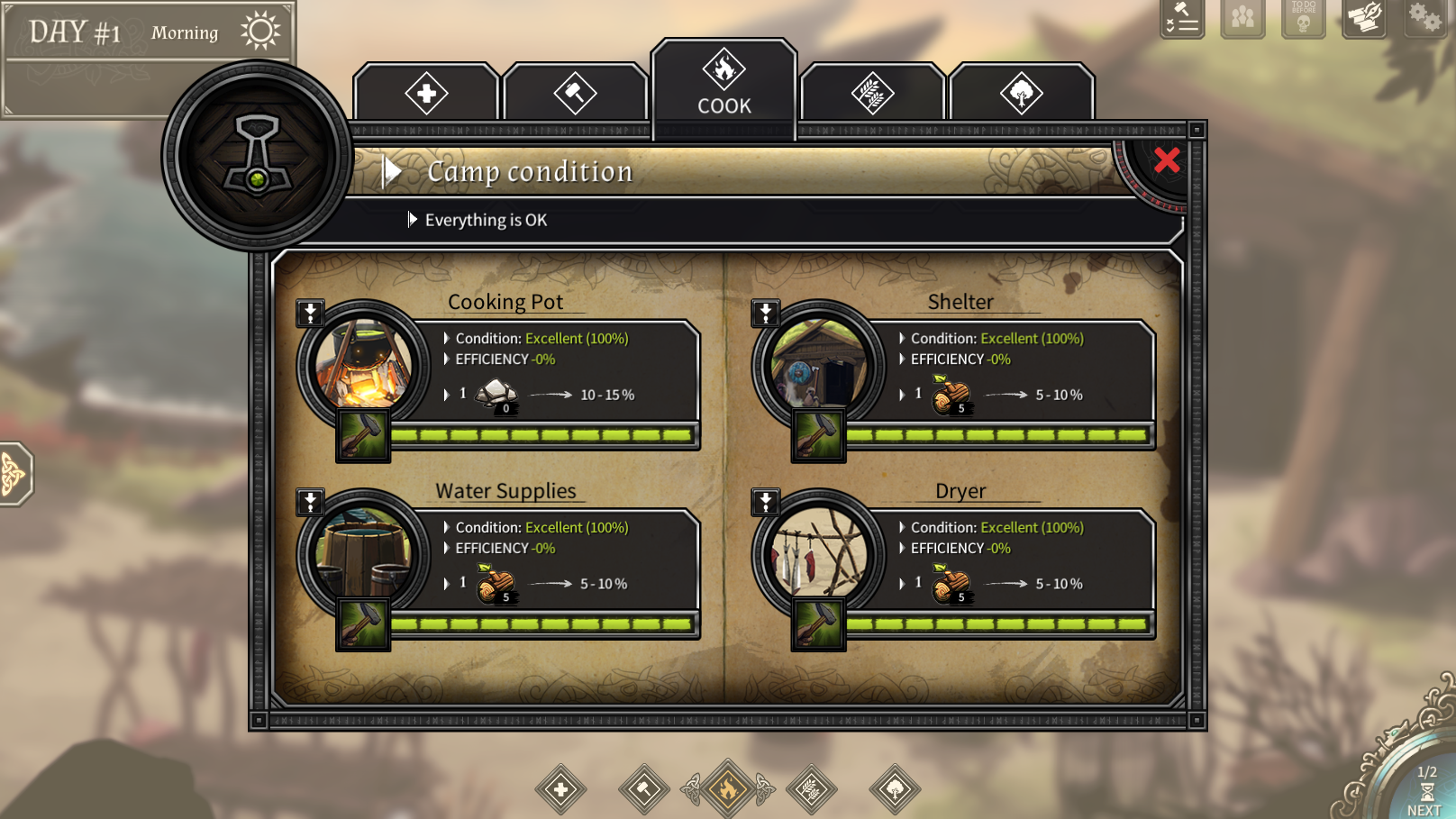Screen dimensions: 1456x819
Task: Click the arrow icon beside Shelter
Action: point(765,313)
